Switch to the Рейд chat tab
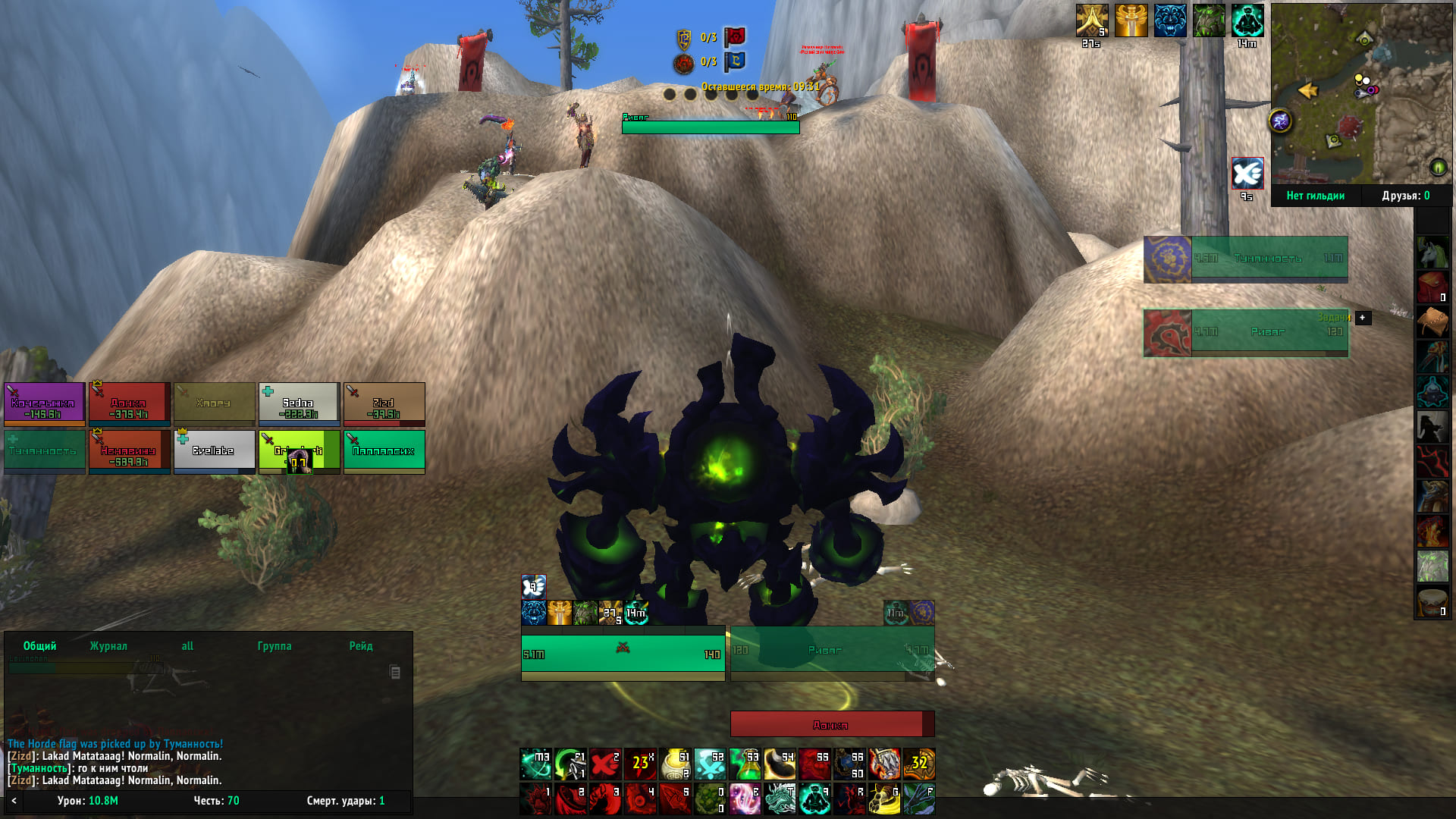This screenshot has width=1456, height=819. 361,646
